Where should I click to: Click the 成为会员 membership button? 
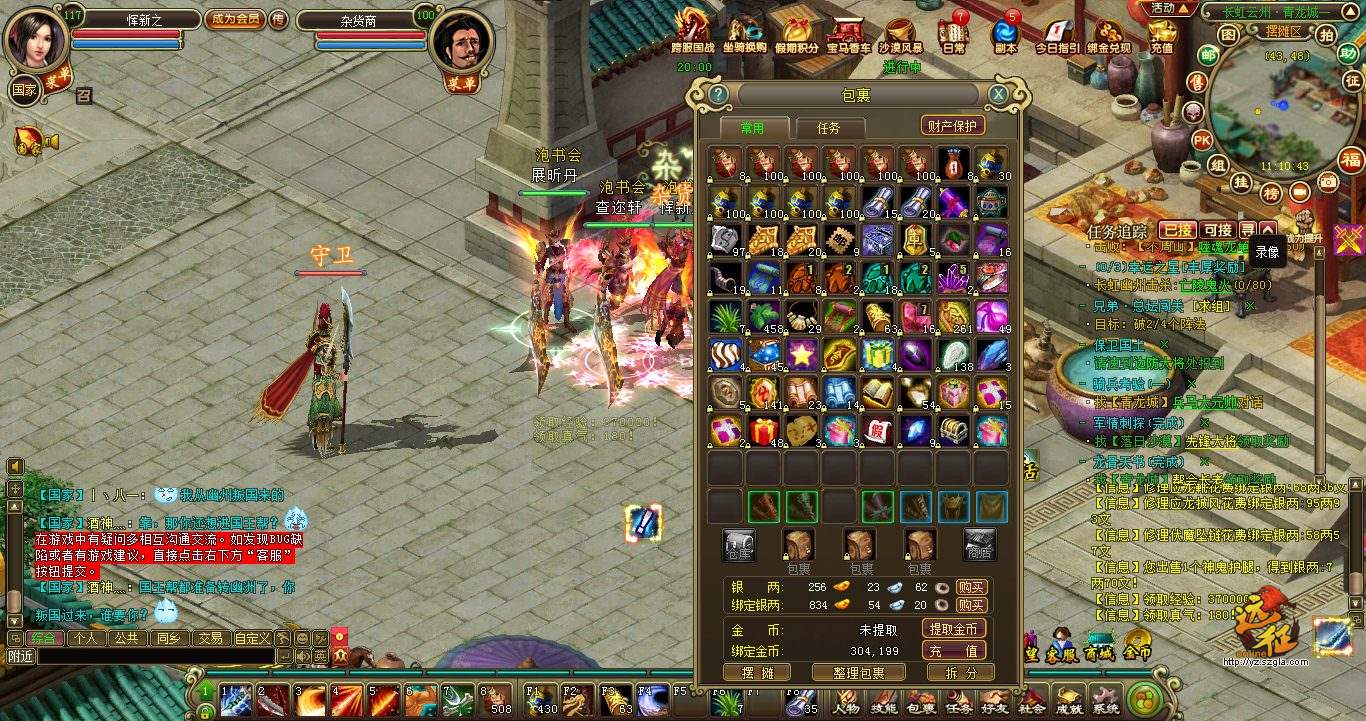(x=235, y=19)
